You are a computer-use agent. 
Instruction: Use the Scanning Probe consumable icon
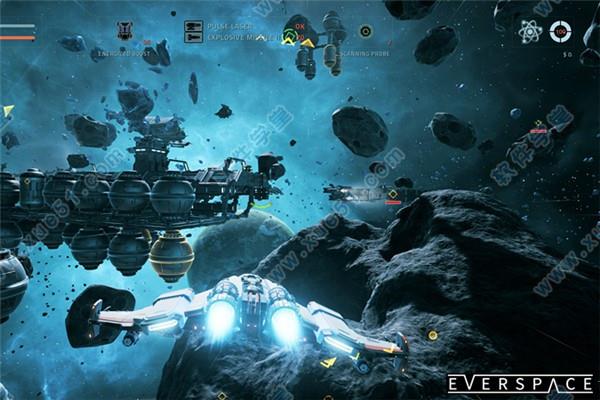(365, 32)
